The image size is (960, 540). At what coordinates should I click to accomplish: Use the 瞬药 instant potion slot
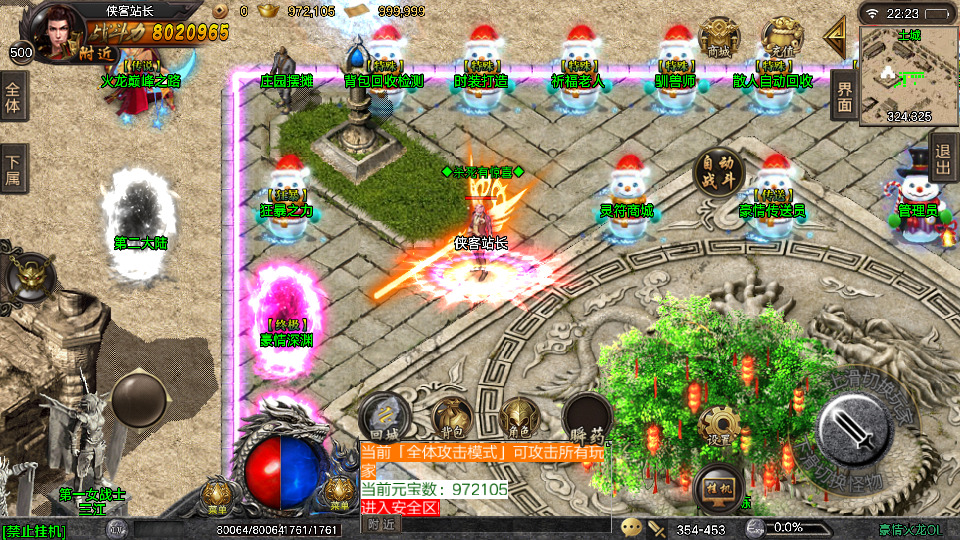(x=586, y=419)
